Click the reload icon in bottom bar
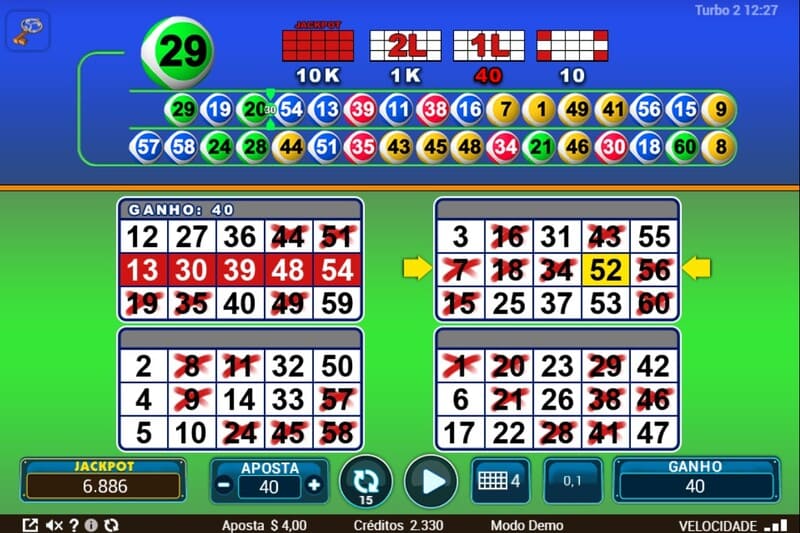The width and height of the screenshot is (800, 533). tap(110, 525)
